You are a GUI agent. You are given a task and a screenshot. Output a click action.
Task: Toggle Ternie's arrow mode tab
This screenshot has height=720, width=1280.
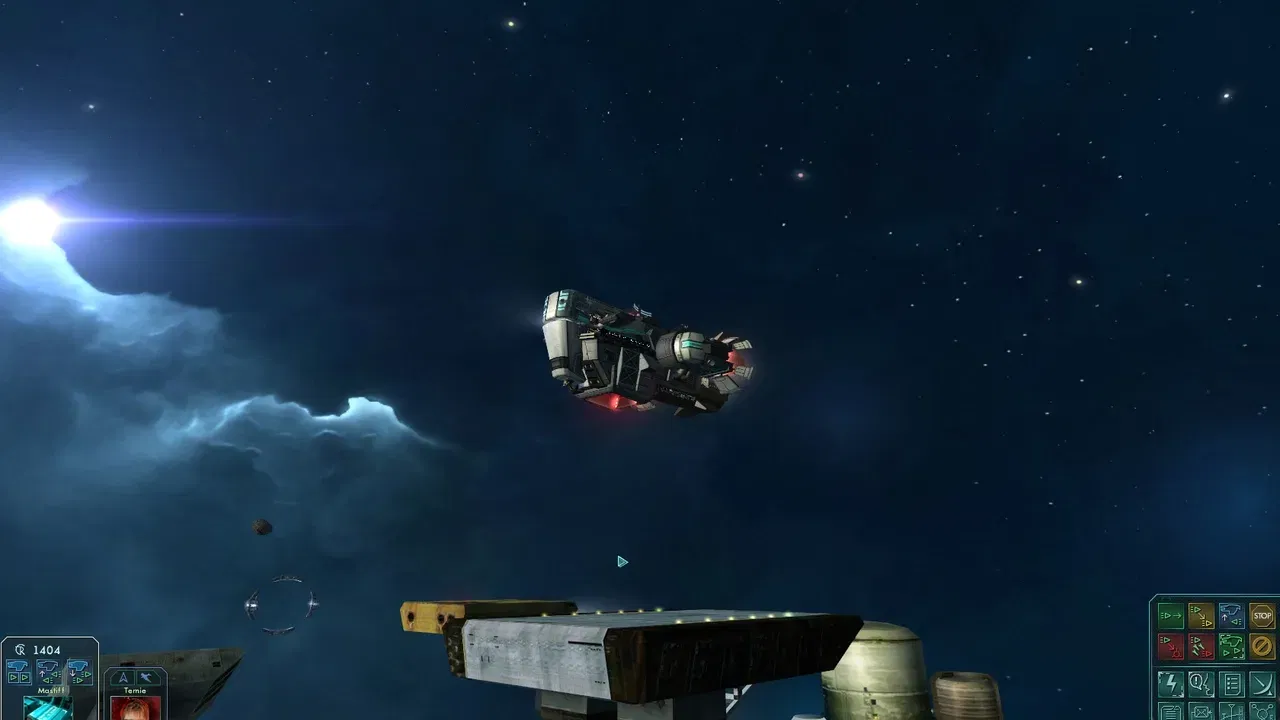123,677
